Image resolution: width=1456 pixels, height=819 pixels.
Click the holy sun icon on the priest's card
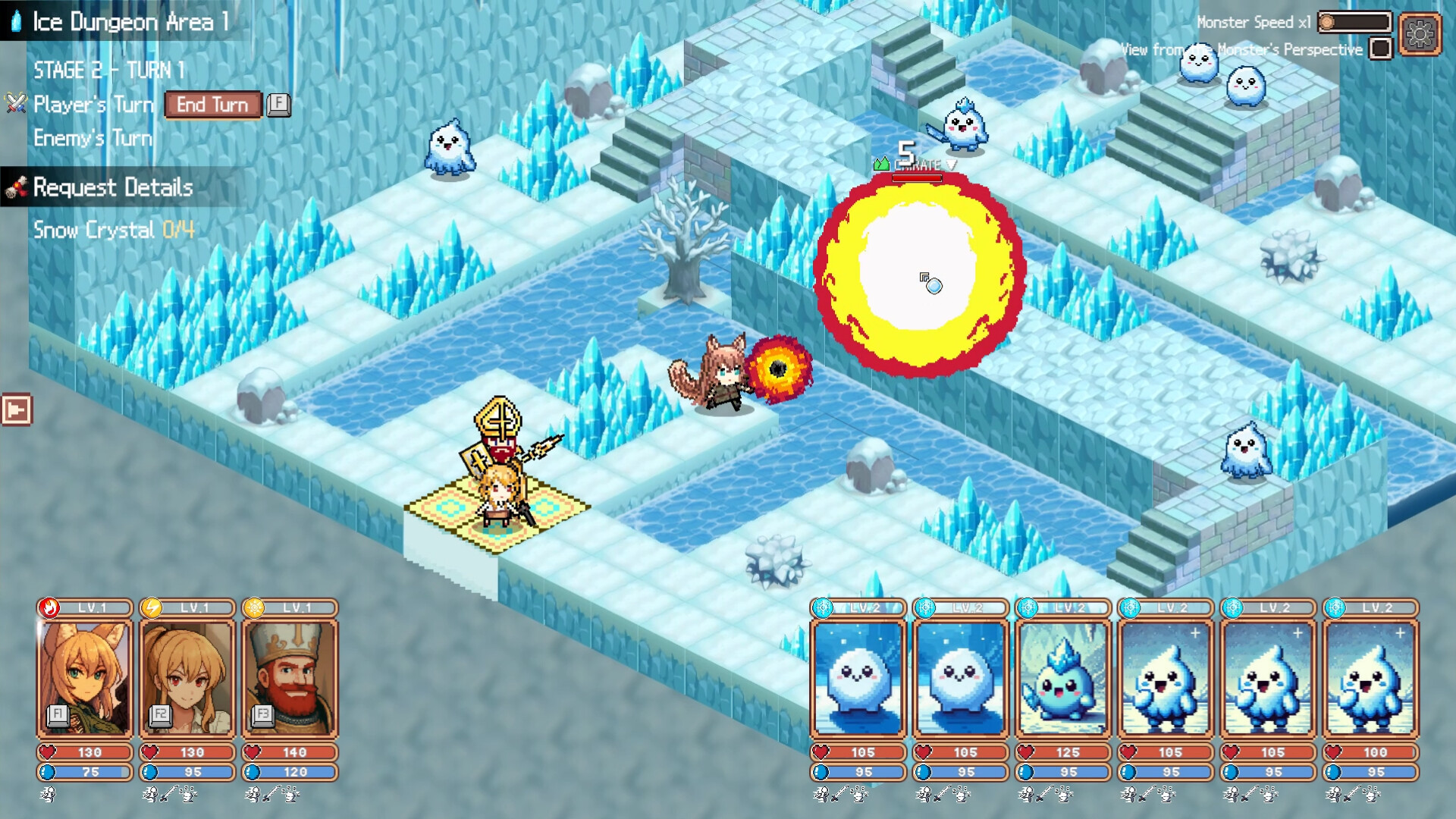coord(254,607)
